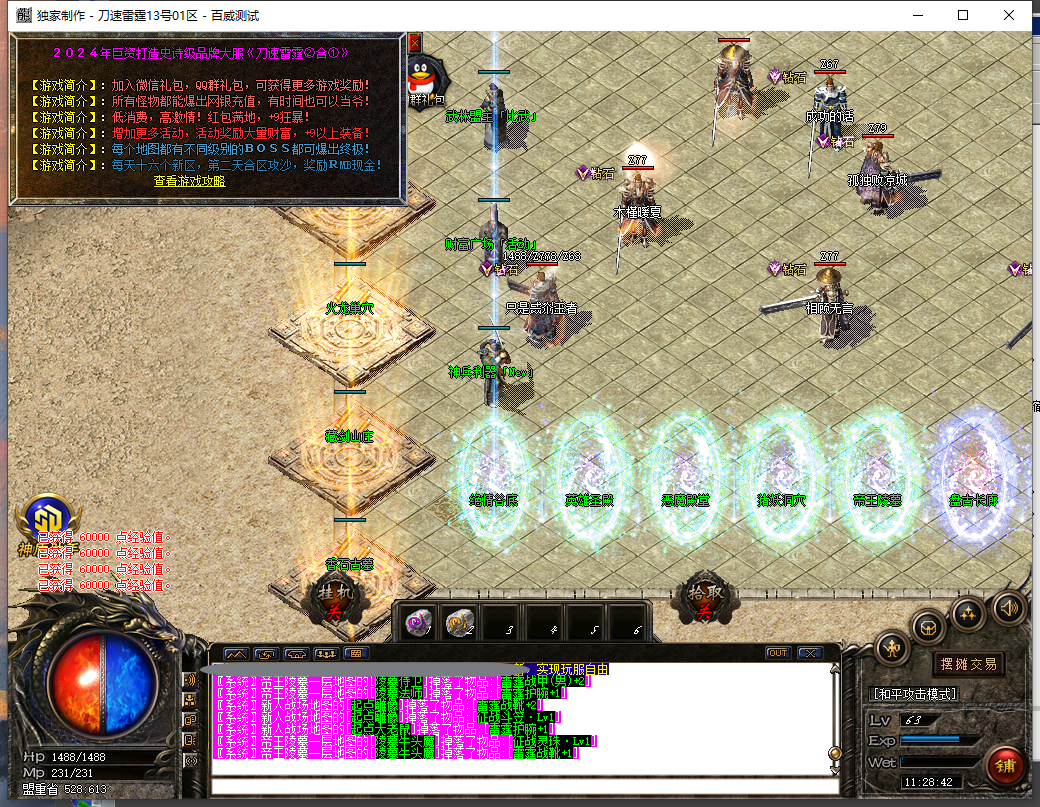Screen dimensions: 1040x807
Task: Use the golden scroll in hotbar slot 2
Action: (x=458, y=623)
